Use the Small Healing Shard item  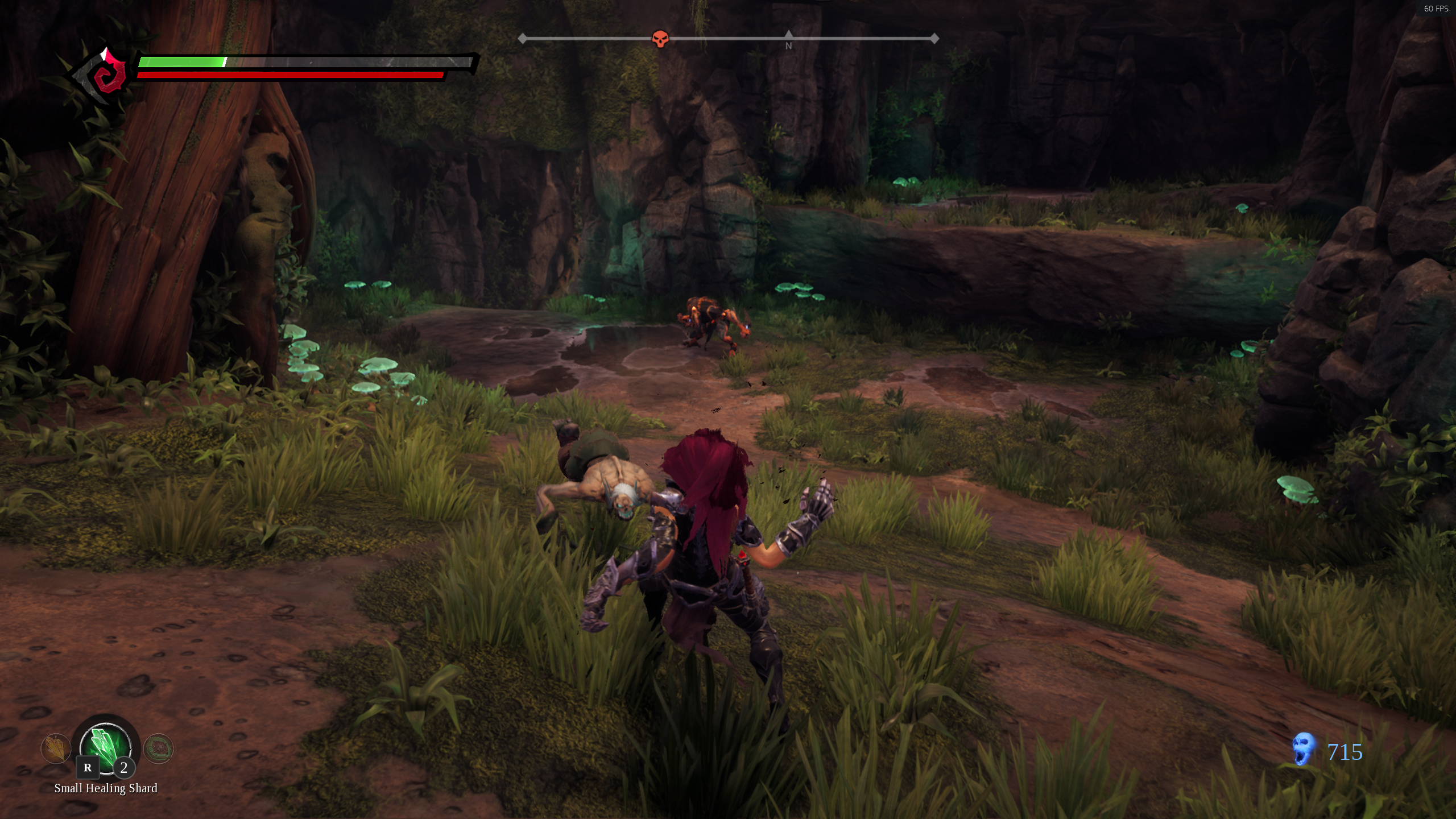[x=106, y=746]
